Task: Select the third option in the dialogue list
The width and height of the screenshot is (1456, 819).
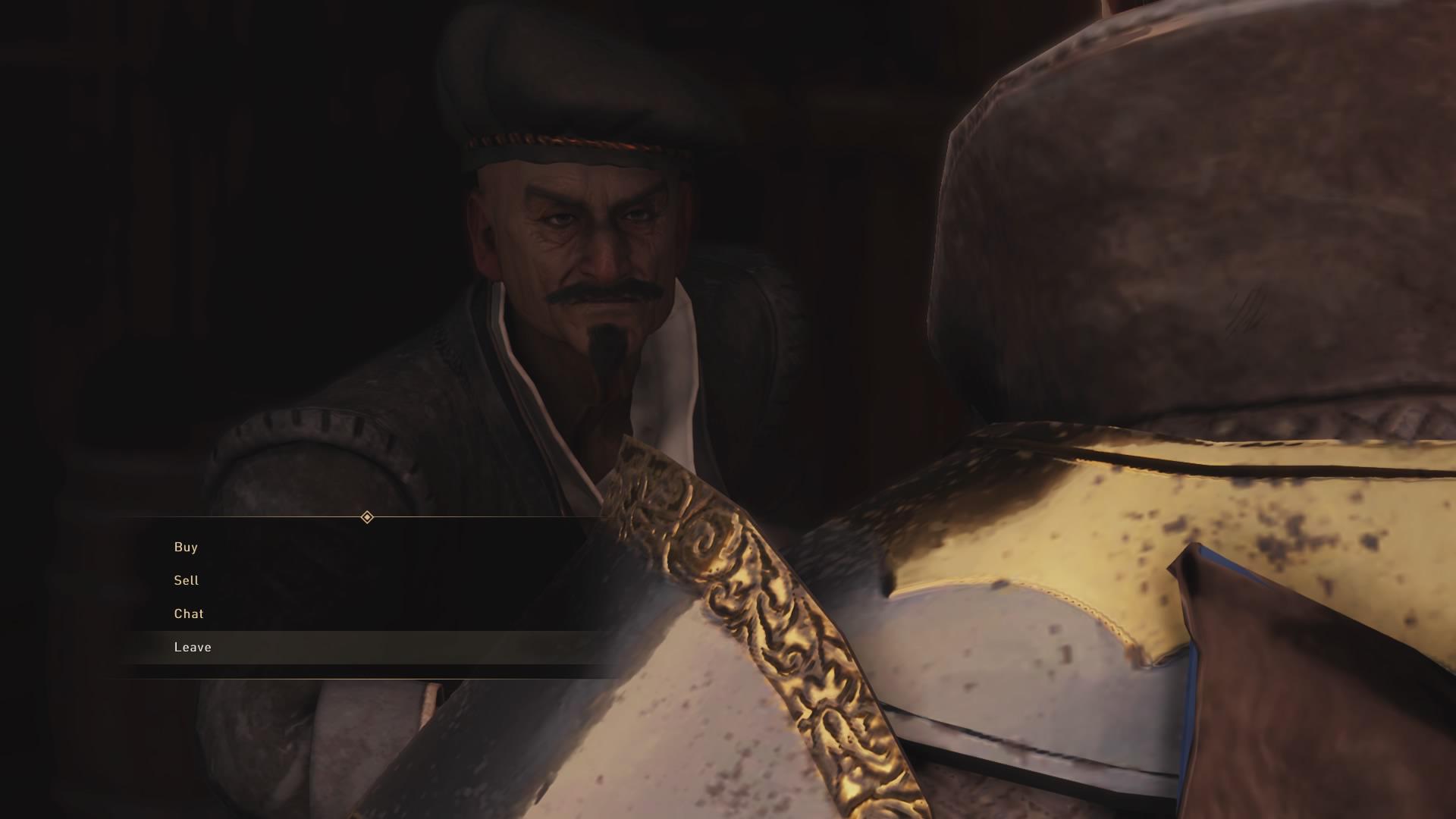Action: tap(188, 613)
